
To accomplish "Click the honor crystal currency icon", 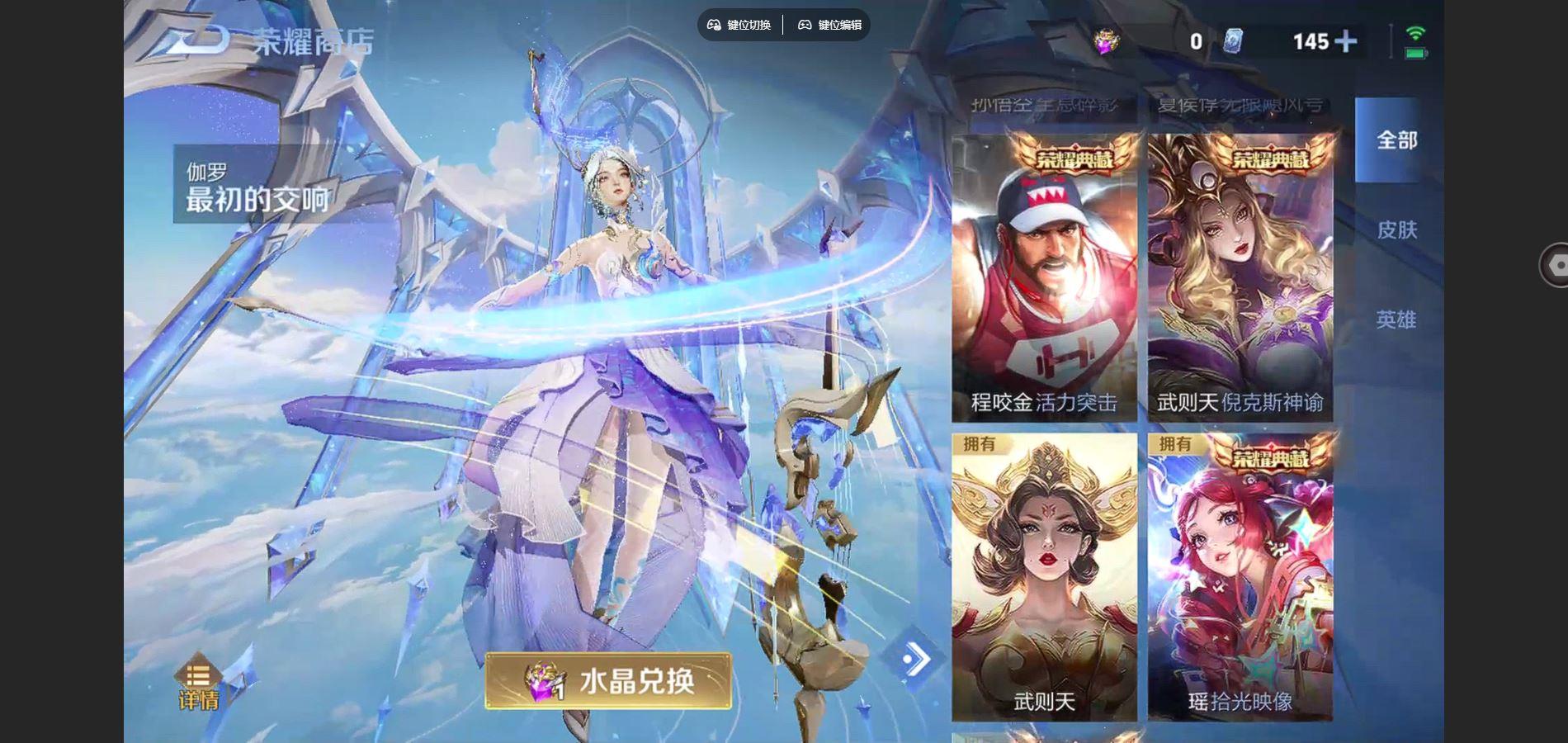I will click(1106, 41).
